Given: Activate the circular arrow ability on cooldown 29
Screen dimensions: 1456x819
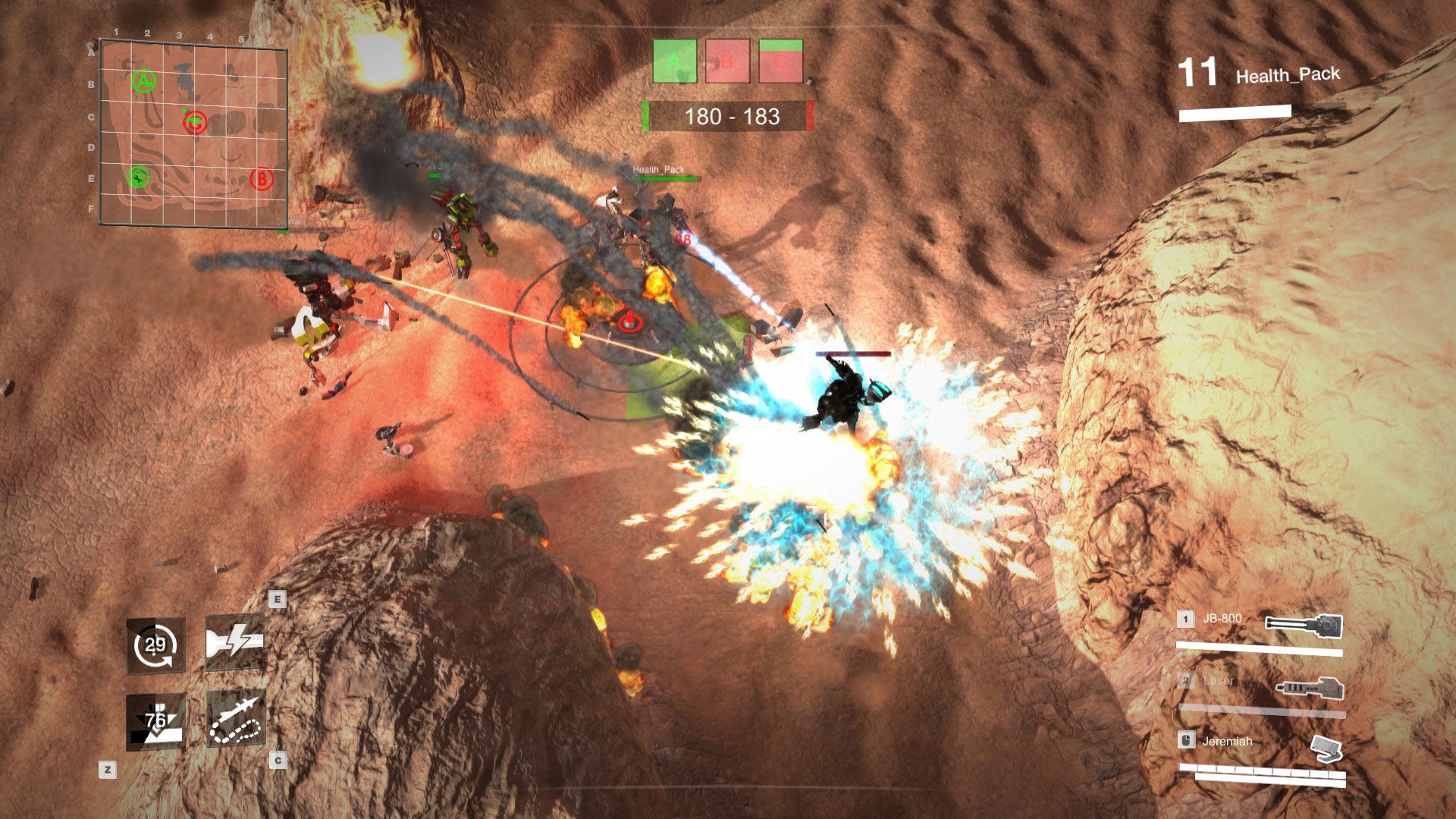Looking at the screenshot, I should tap(155, 645).
